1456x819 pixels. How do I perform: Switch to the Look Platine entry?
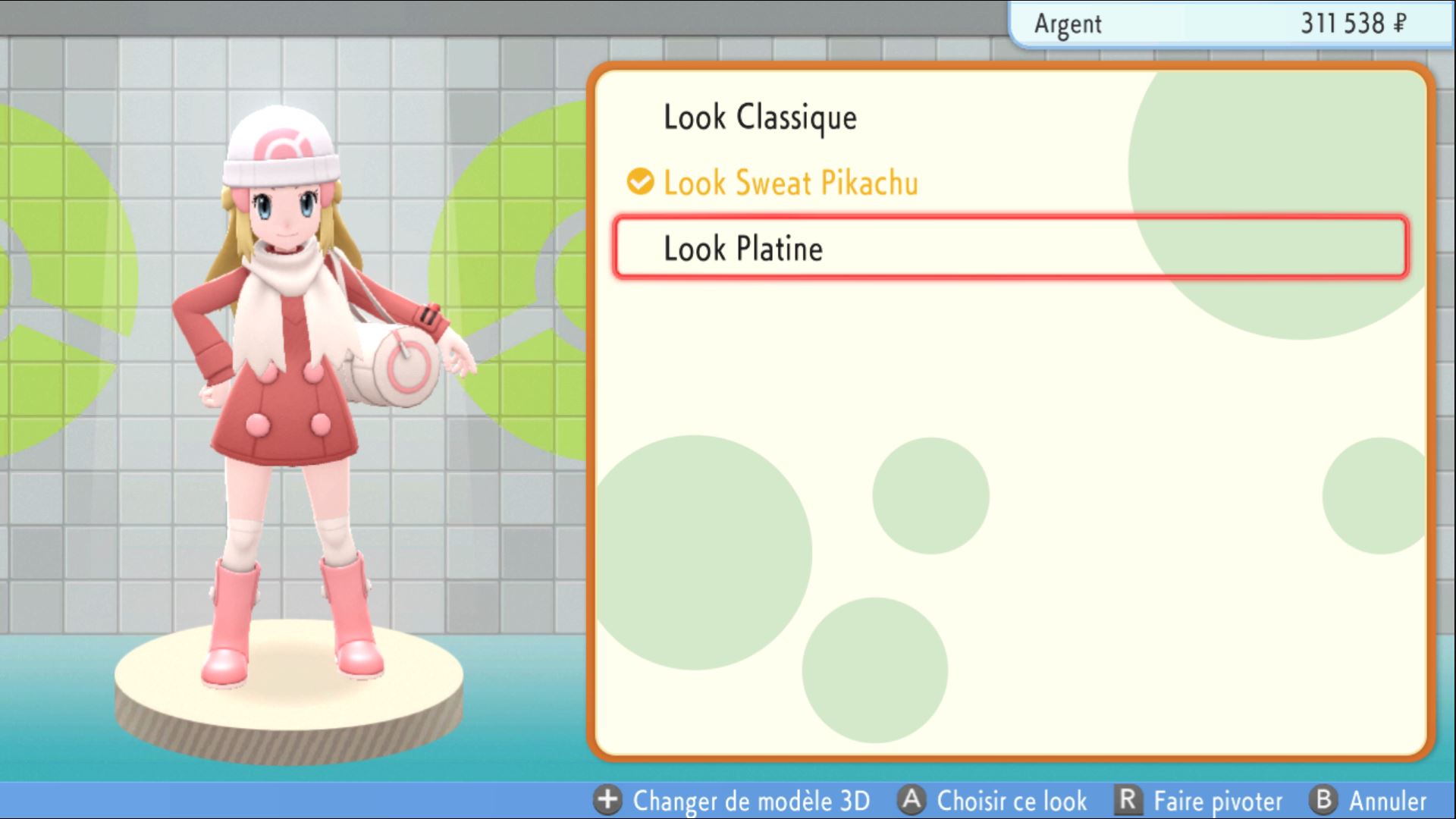point(742,249)
